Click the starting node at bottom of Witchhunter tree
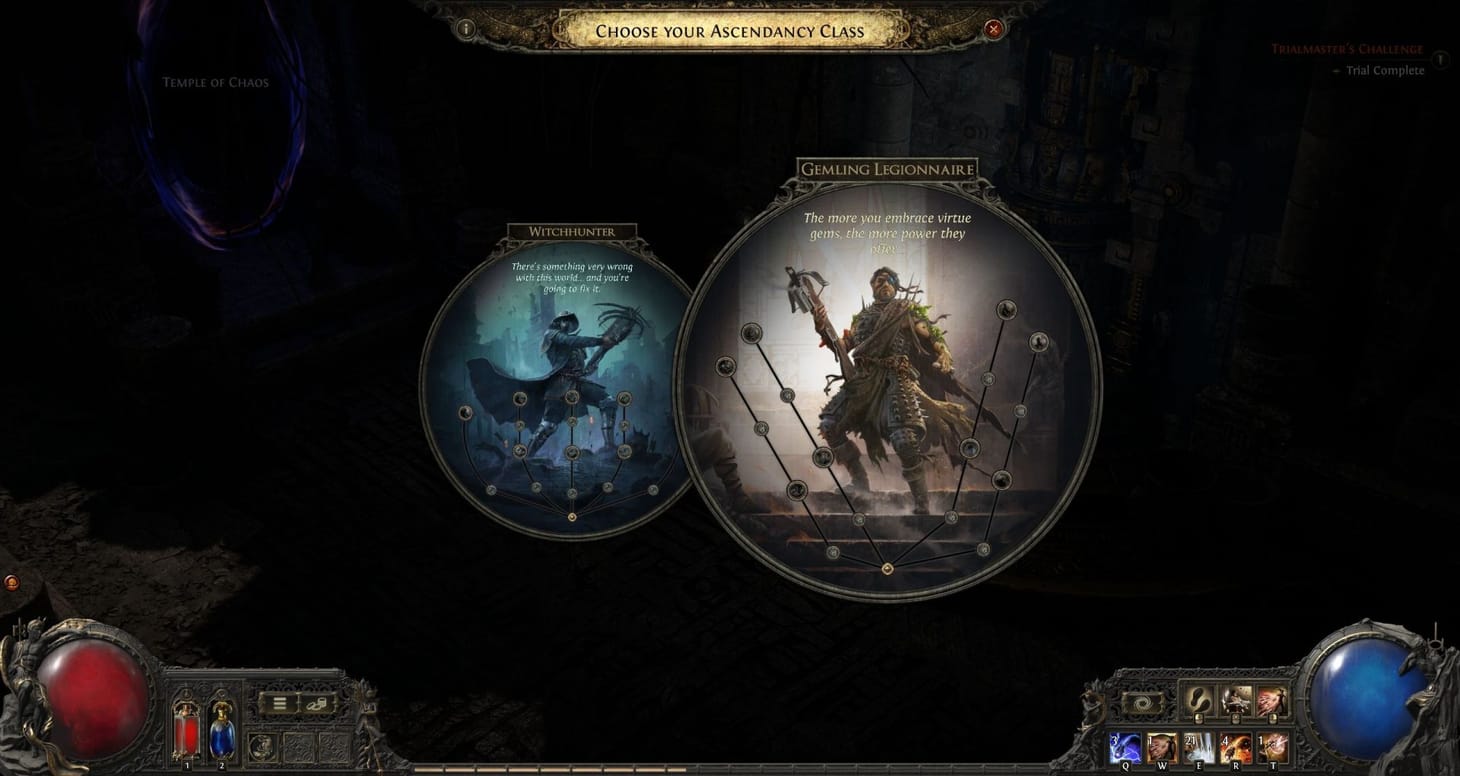Image resolution: width=1460 pixels, height=776 pixels. point(573,517)
